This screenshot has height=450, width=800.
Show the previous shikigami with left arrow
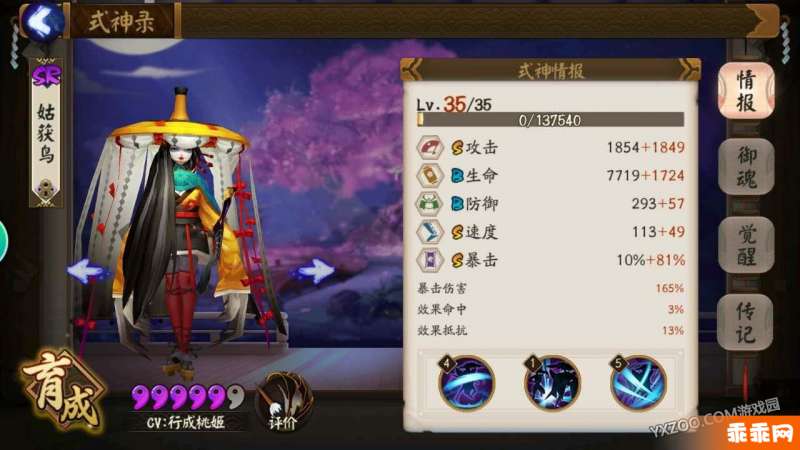[89, 270]
